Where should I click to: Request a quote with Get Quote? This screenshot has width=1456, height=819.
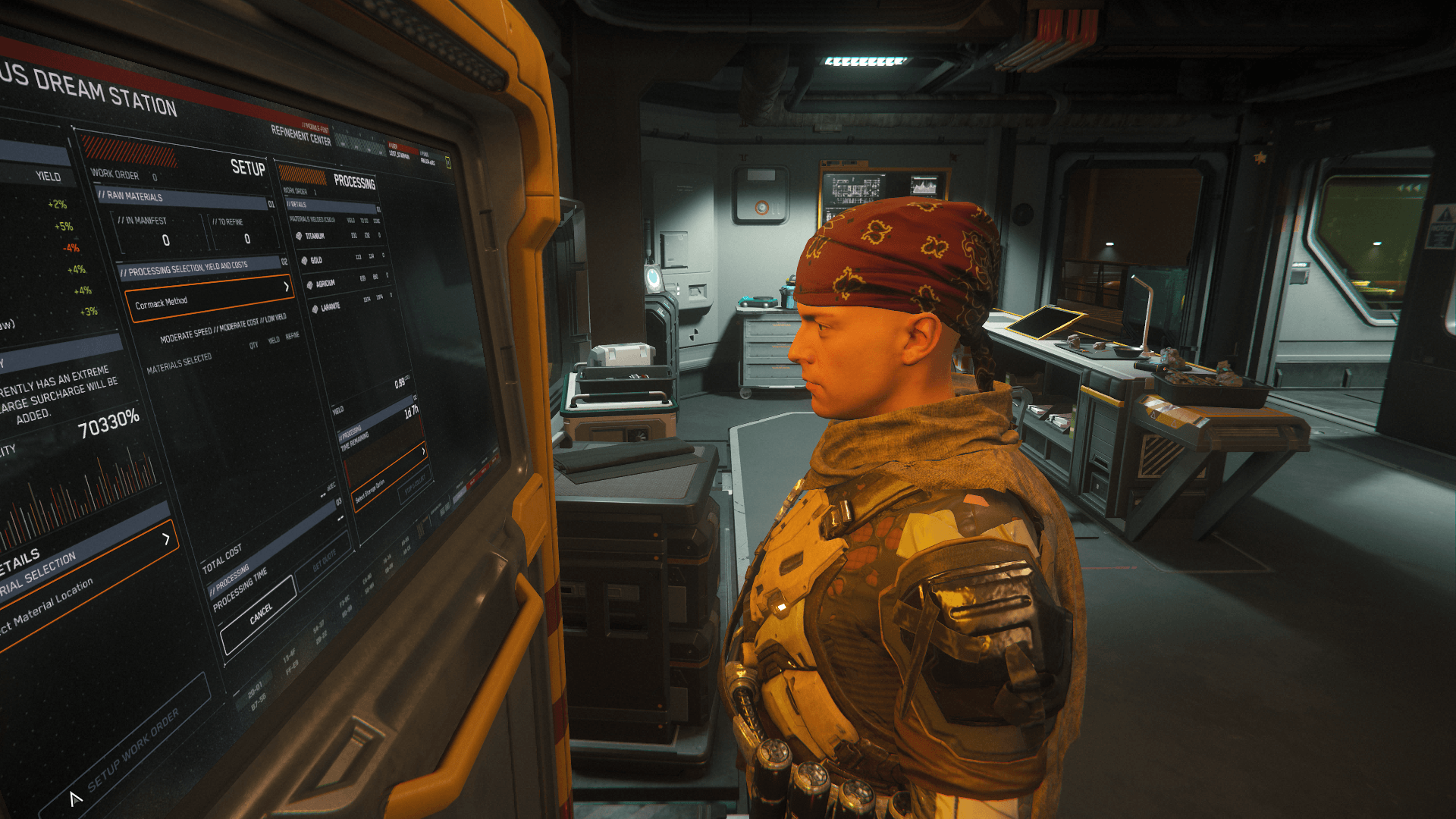(x=325, y=560)
